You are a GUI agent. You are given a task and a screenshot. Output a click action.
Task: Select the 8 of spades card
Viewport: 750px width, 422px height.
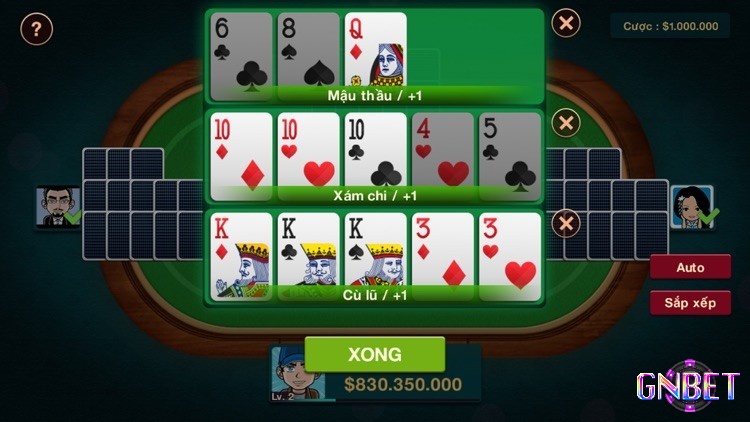307,50
